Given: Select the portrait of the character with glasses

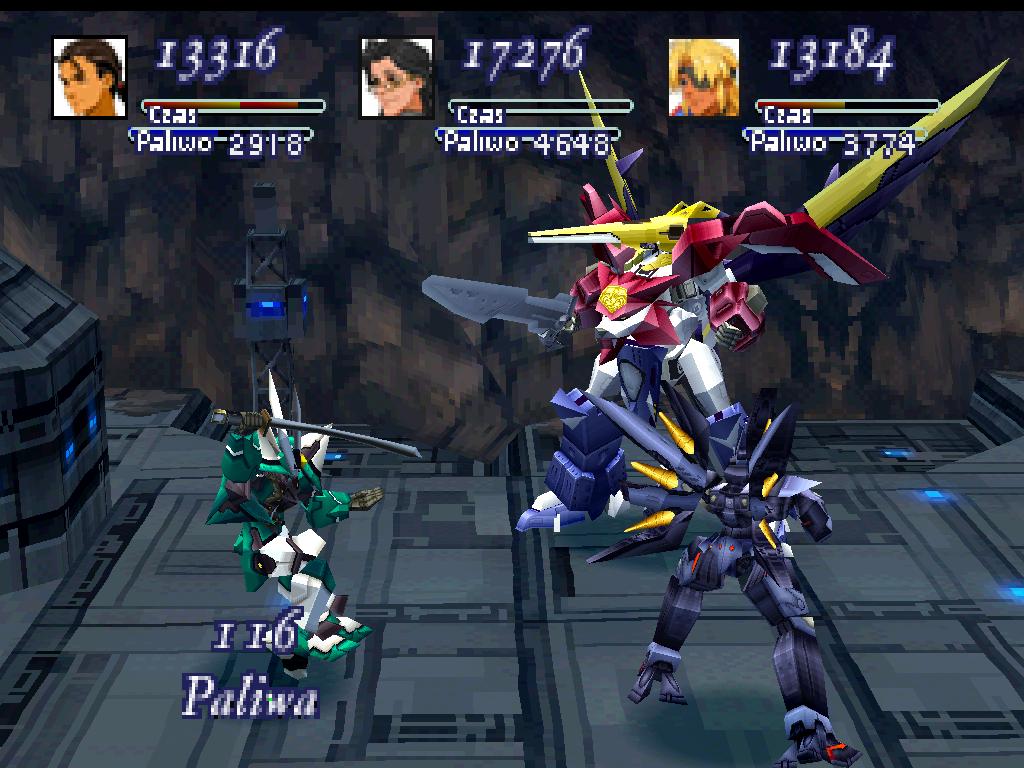Looking at the screenshot, I should 397,77.
